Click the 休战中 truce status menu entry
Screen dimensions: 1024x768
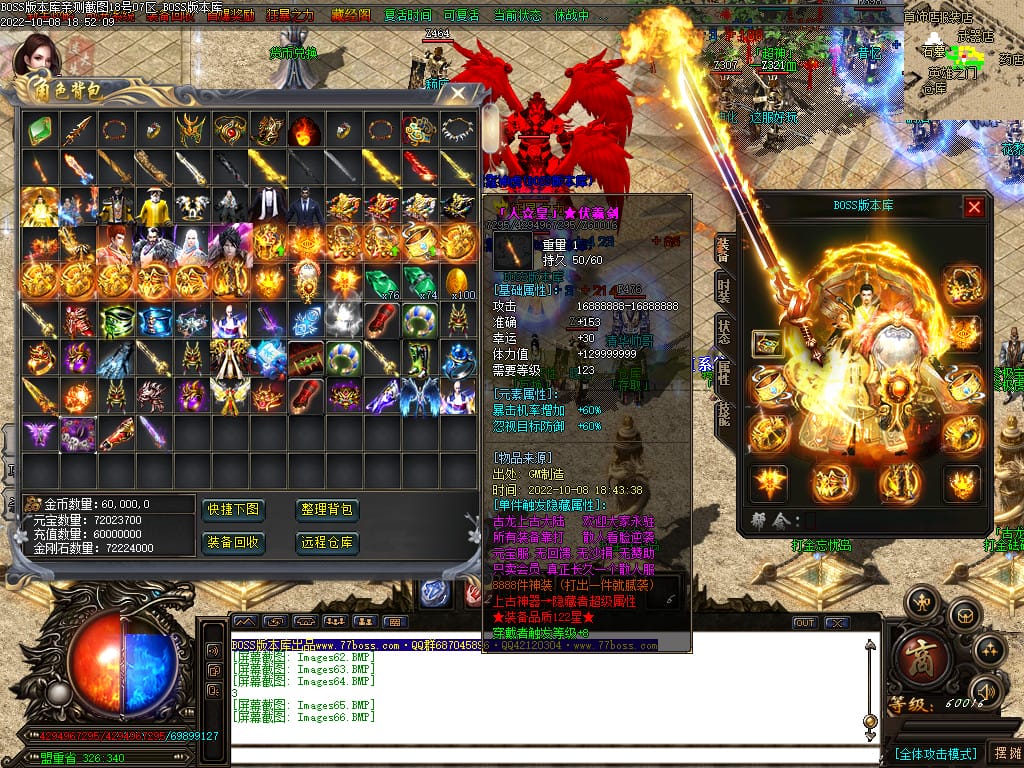[x=572, y=16]
